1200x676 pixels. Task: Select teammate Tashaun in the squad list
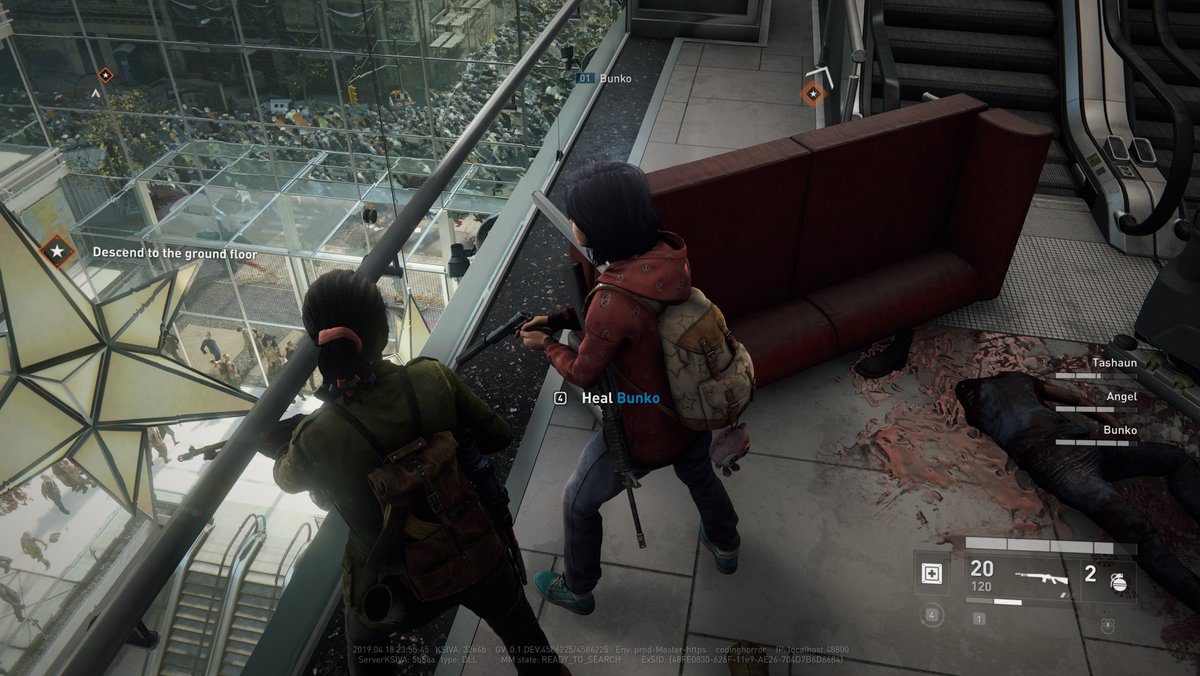click(1113, 363)
